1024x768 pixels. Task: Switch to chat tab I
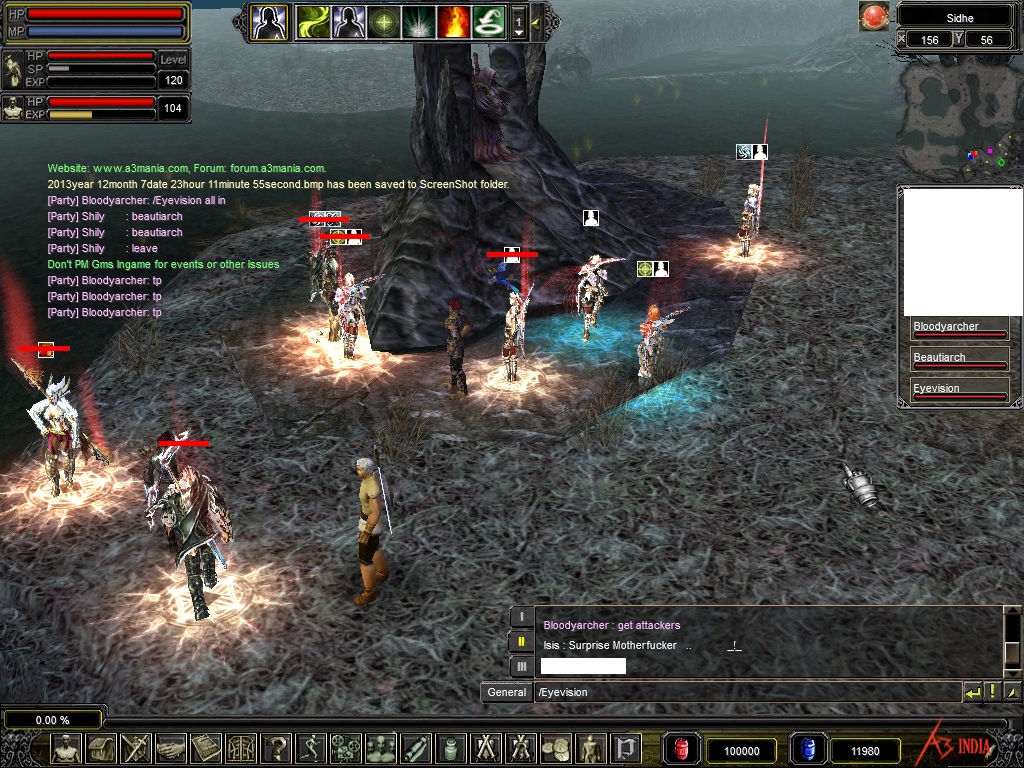[521, 617]
